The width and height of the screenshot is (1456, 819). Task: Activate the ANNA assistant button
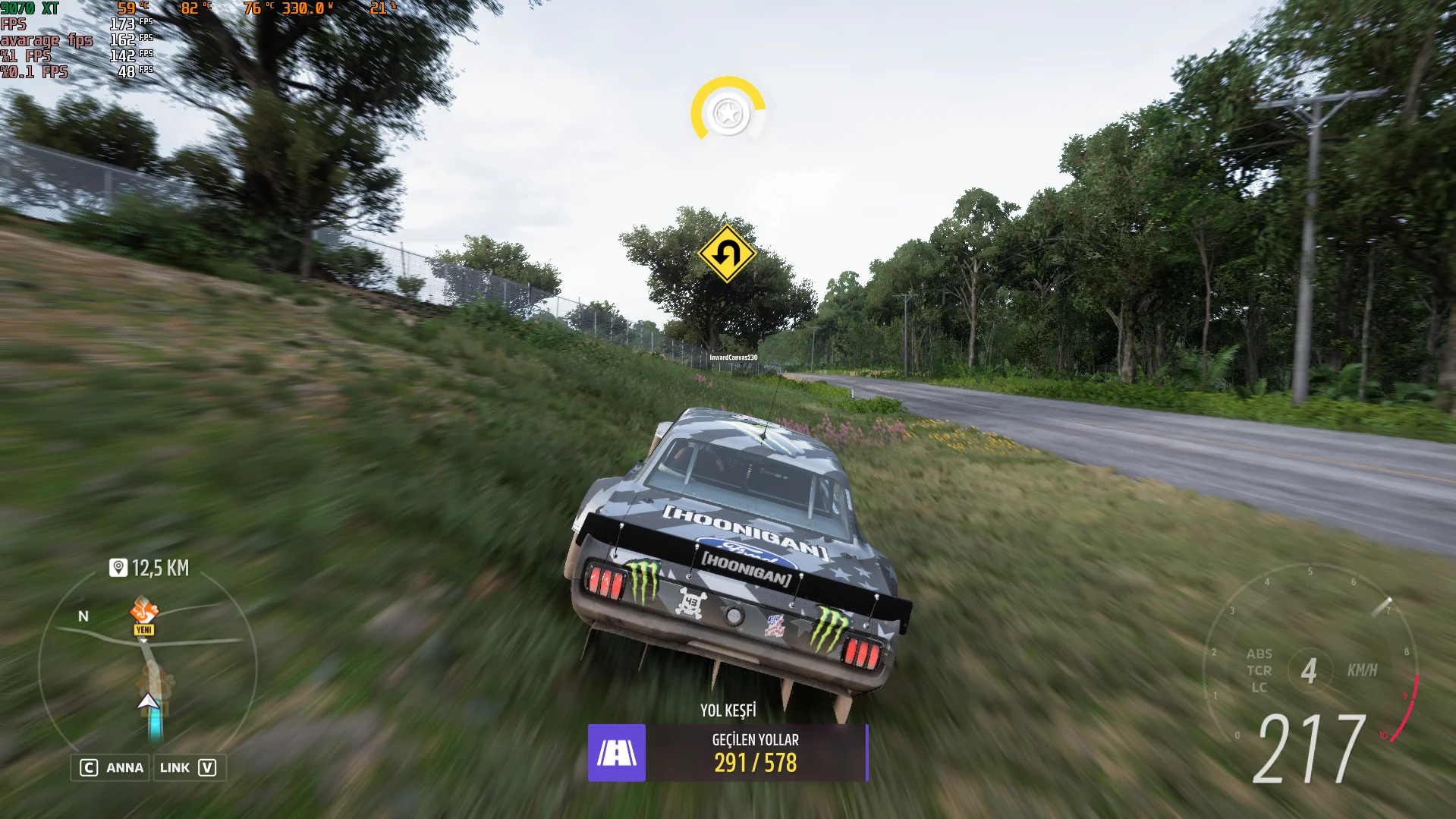point(112,767)
